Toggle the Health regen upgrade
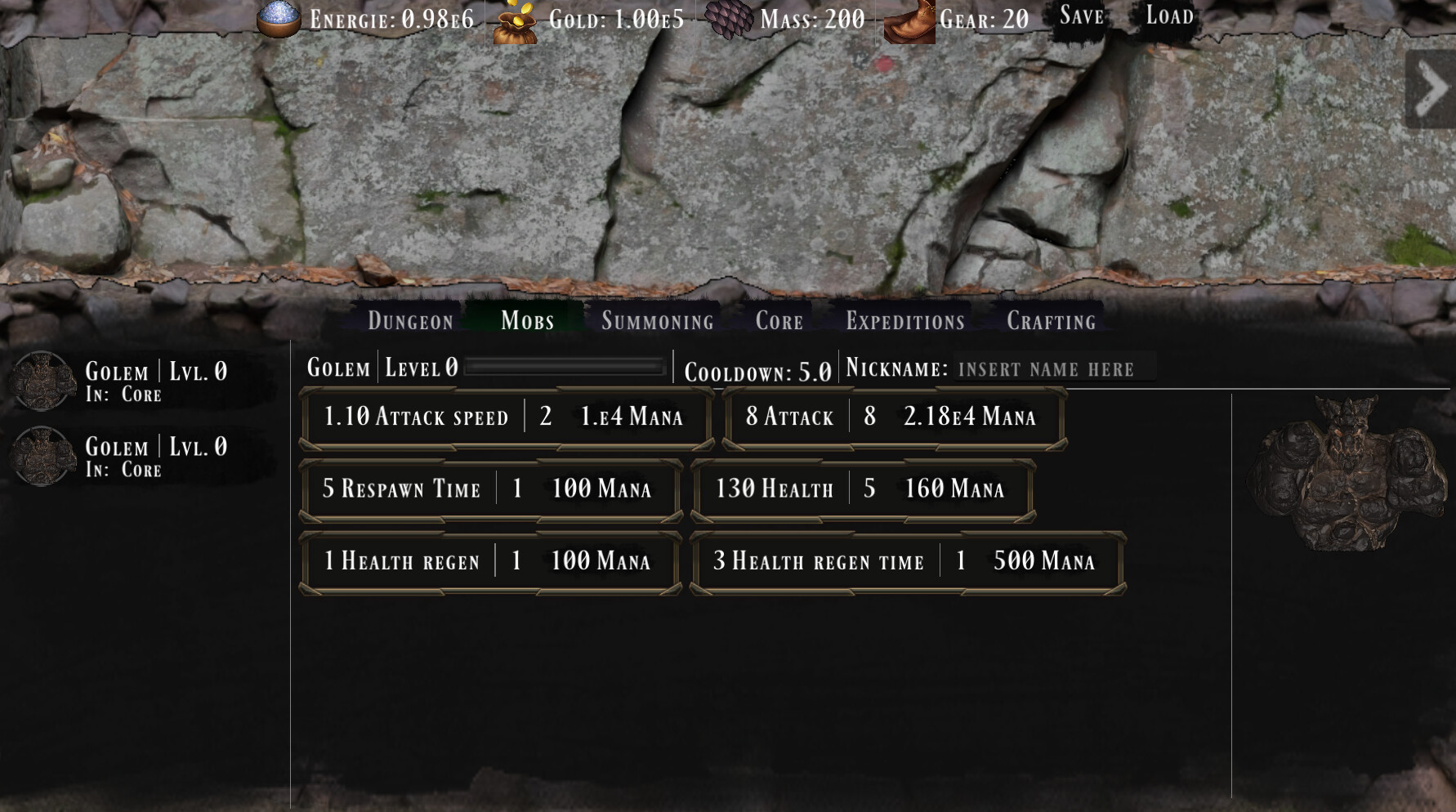1456x812 pixels. click(490, 562)
